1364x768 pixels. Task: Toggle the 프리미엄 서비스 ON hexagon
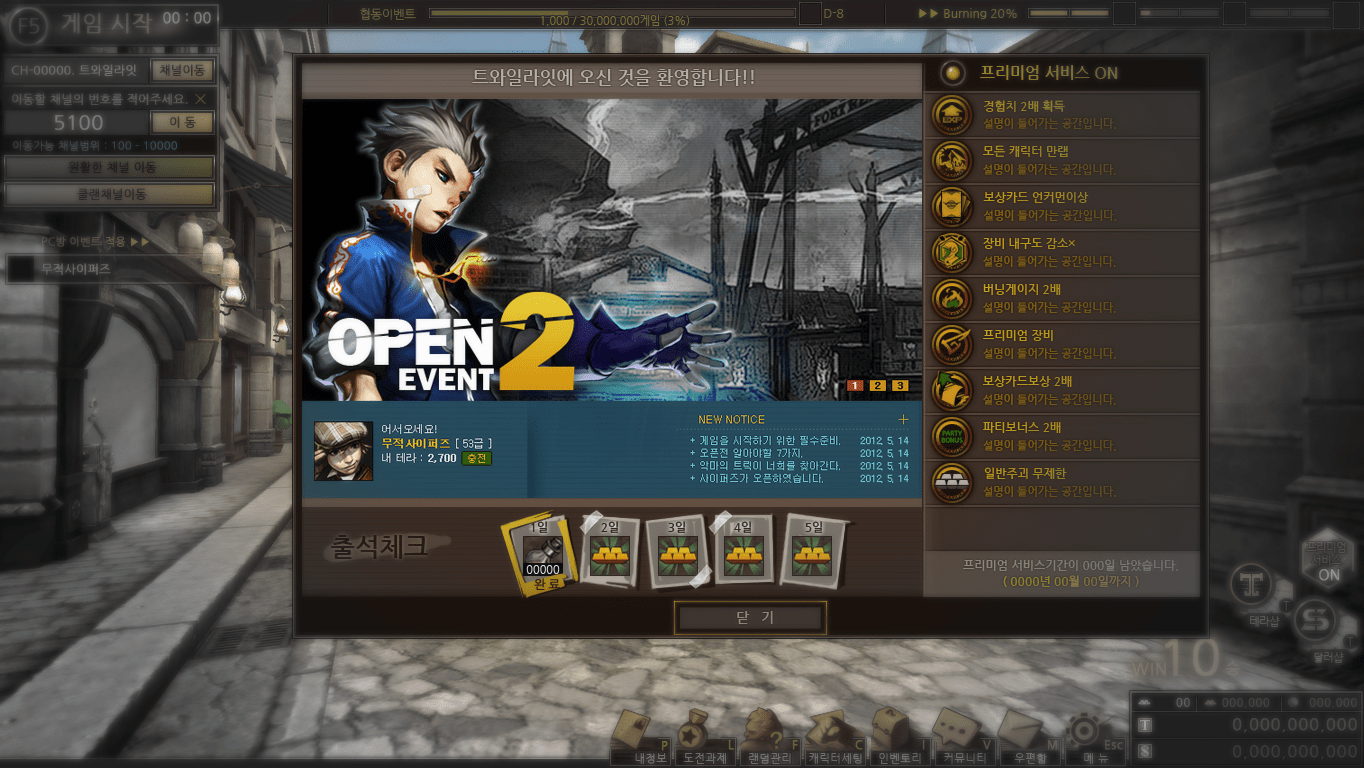[x=1328, y=561]
